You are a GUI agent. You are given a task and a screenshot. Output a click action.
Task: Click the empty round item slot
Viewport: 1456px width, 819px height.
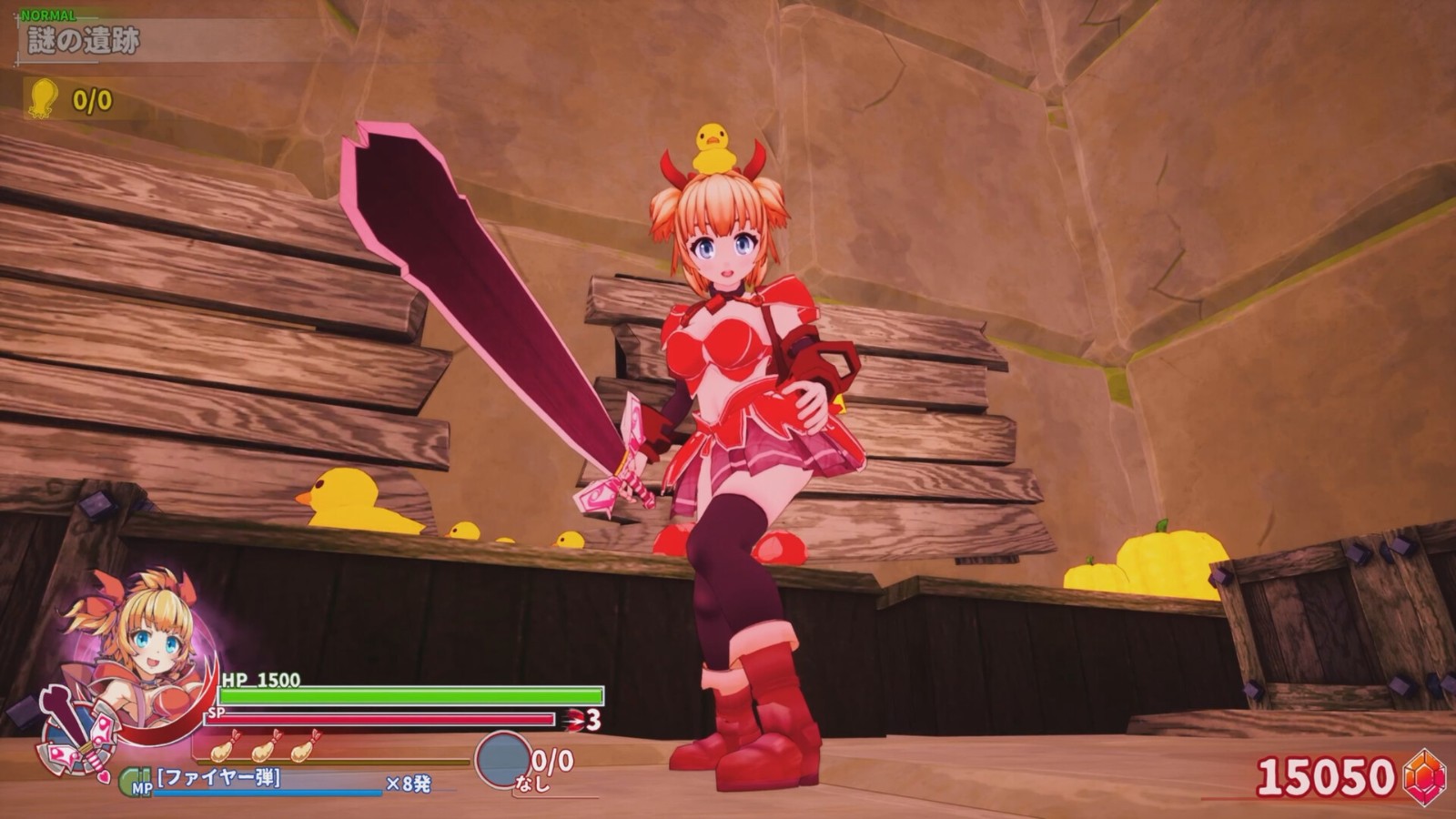tap(502, 760)
